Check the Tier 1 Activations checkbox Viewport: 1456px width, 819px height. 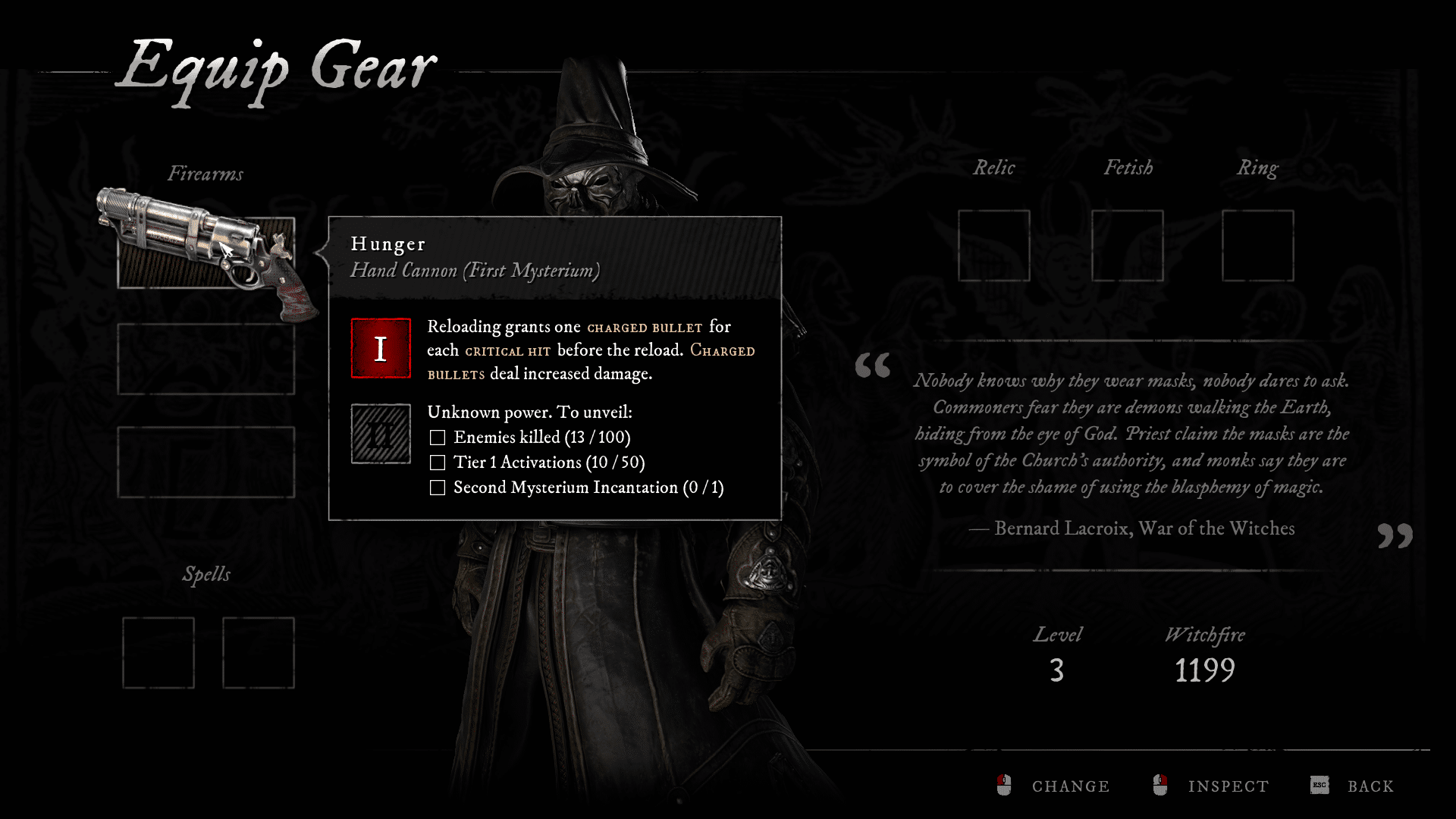437,462
